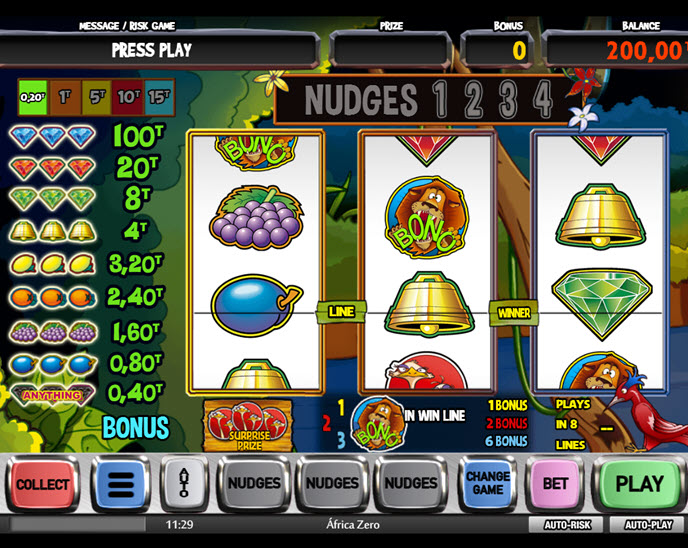Toggle the AUTO-RISK option

[x=569, y=524]
